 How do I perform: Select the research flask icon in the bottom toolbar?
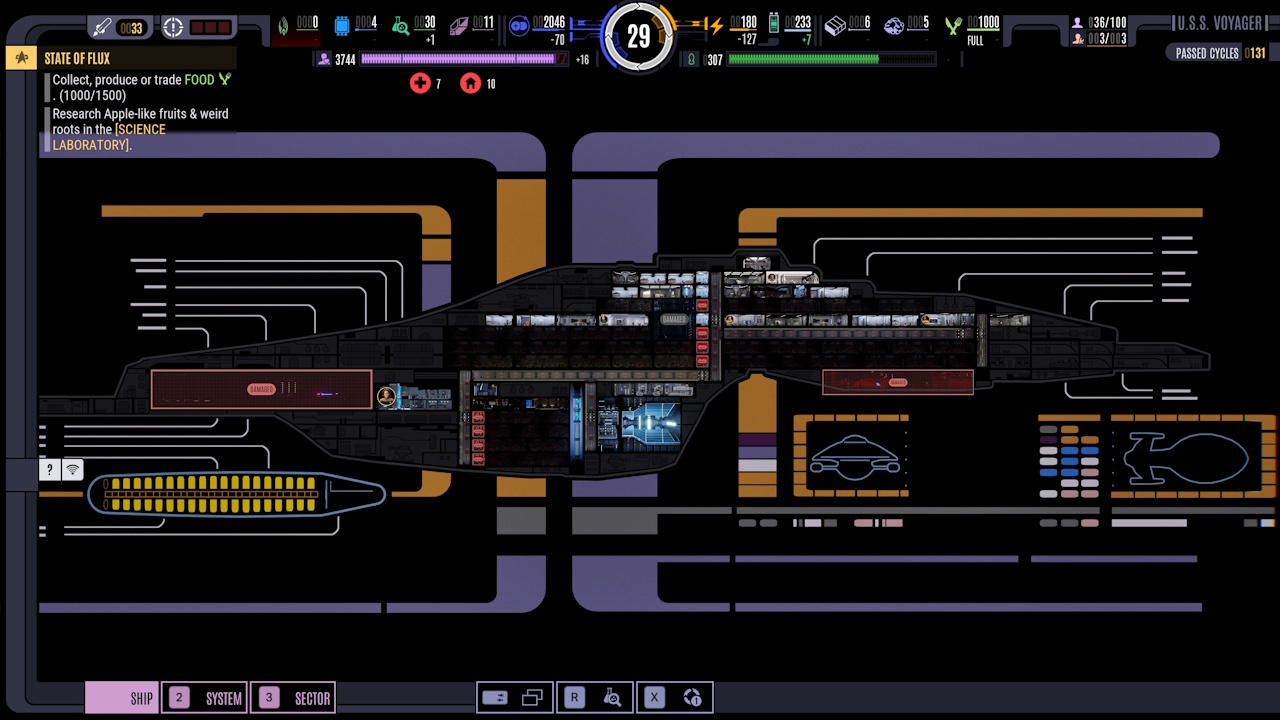(613, 697)
